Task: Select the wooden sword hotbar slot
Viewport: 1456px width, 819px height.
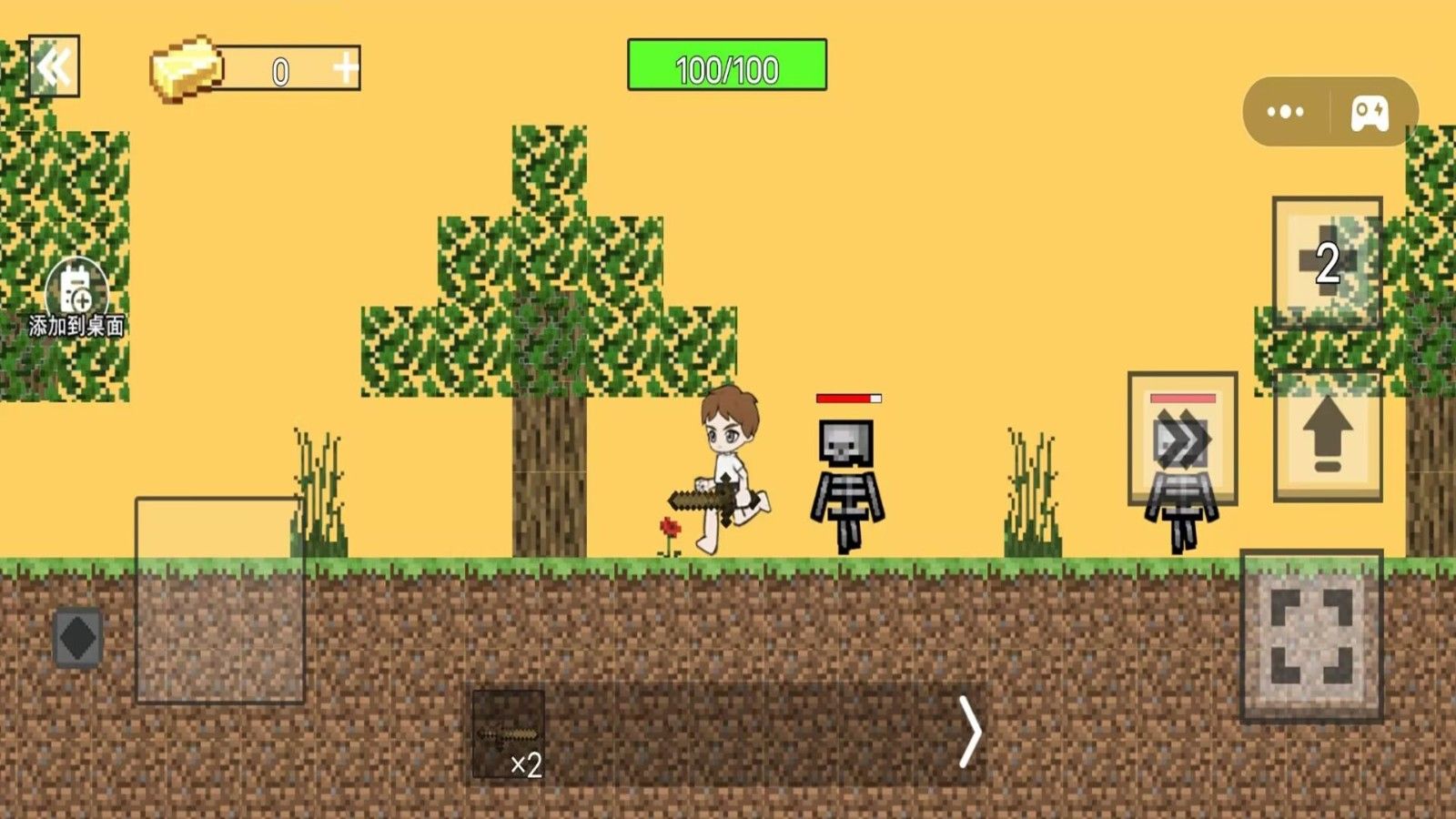Action: coord(509,733)
